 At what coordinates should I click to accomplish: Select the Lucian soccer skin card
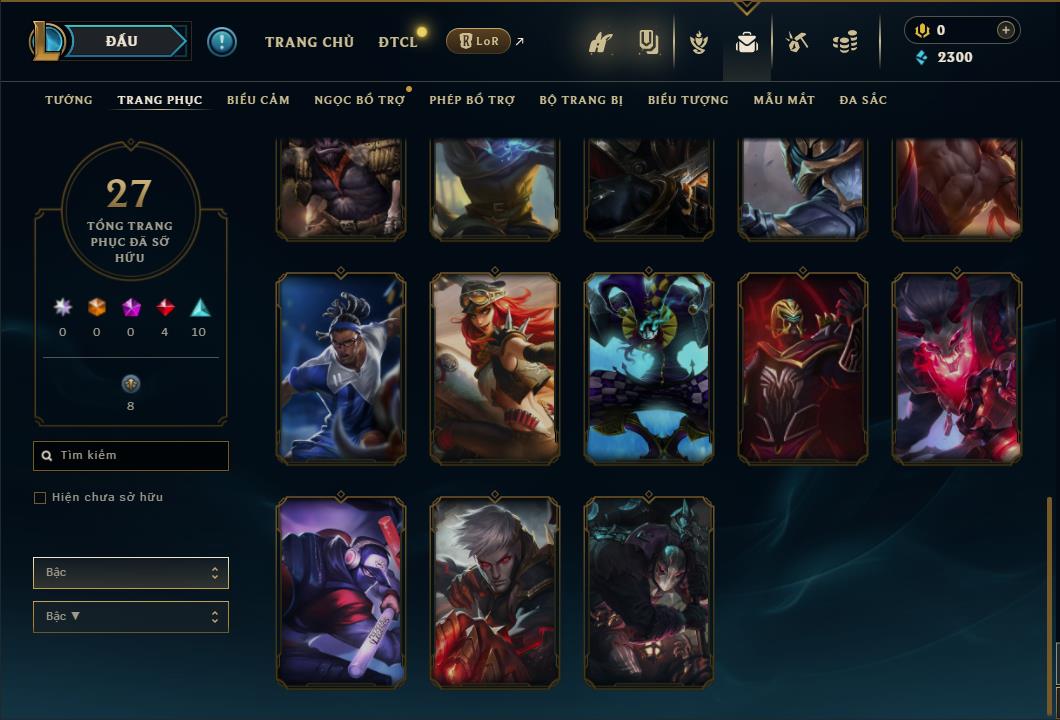(341, 368)
